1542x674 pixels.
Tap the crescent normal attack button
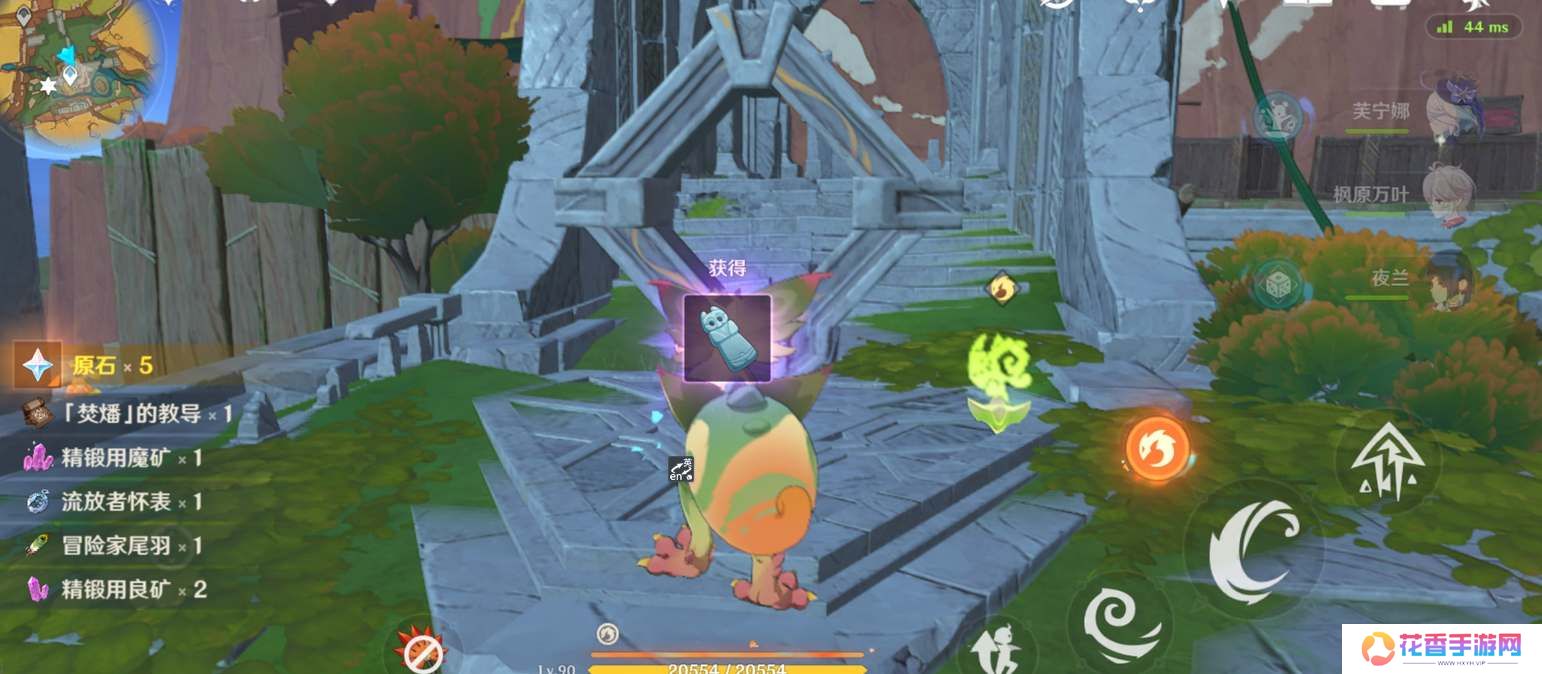(1254, 550)
